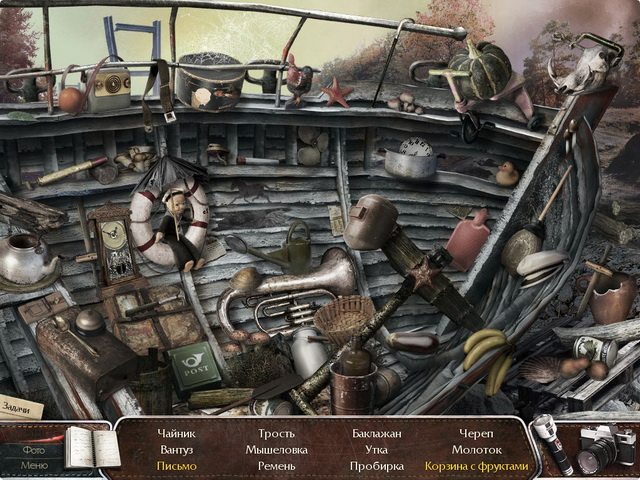Open the Меню button
This screenshot has width=640, height=480.
pos(33,465)
